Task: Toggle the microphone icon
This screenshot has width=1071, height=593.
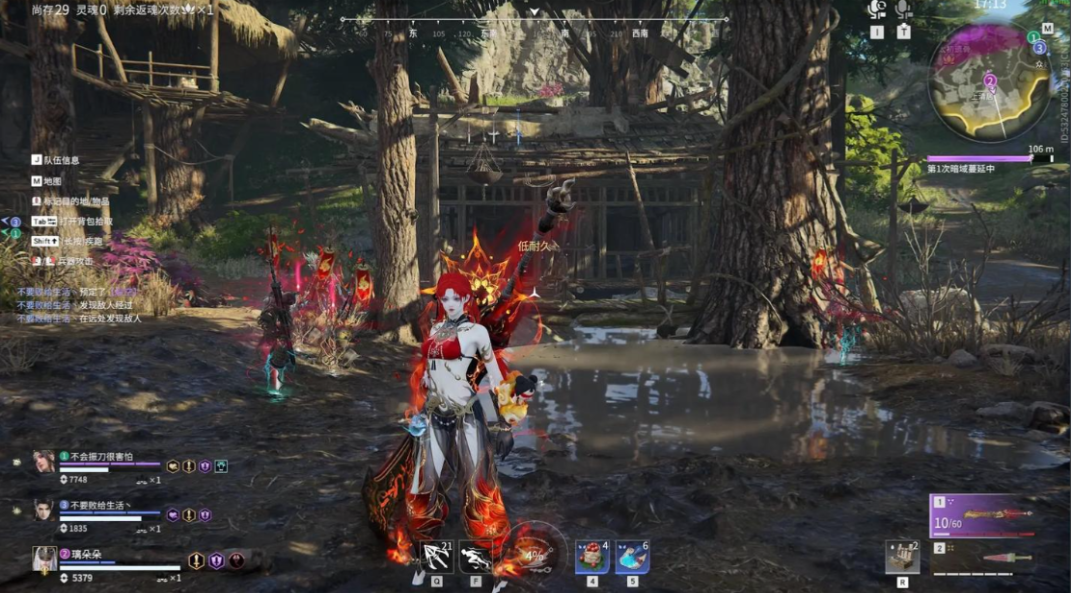Action: (x=903, y=10)
